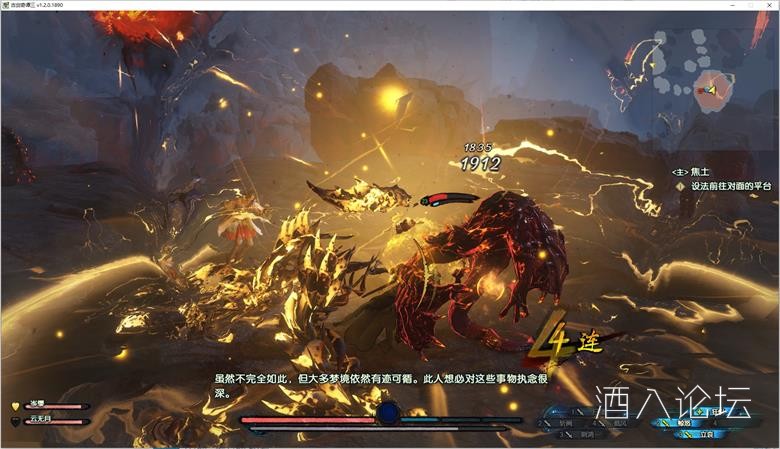Viewport: 780px width, 449px height.
Task: Select the top party member portrait heart
Action: pyautogui.click(x=16, y=406)
